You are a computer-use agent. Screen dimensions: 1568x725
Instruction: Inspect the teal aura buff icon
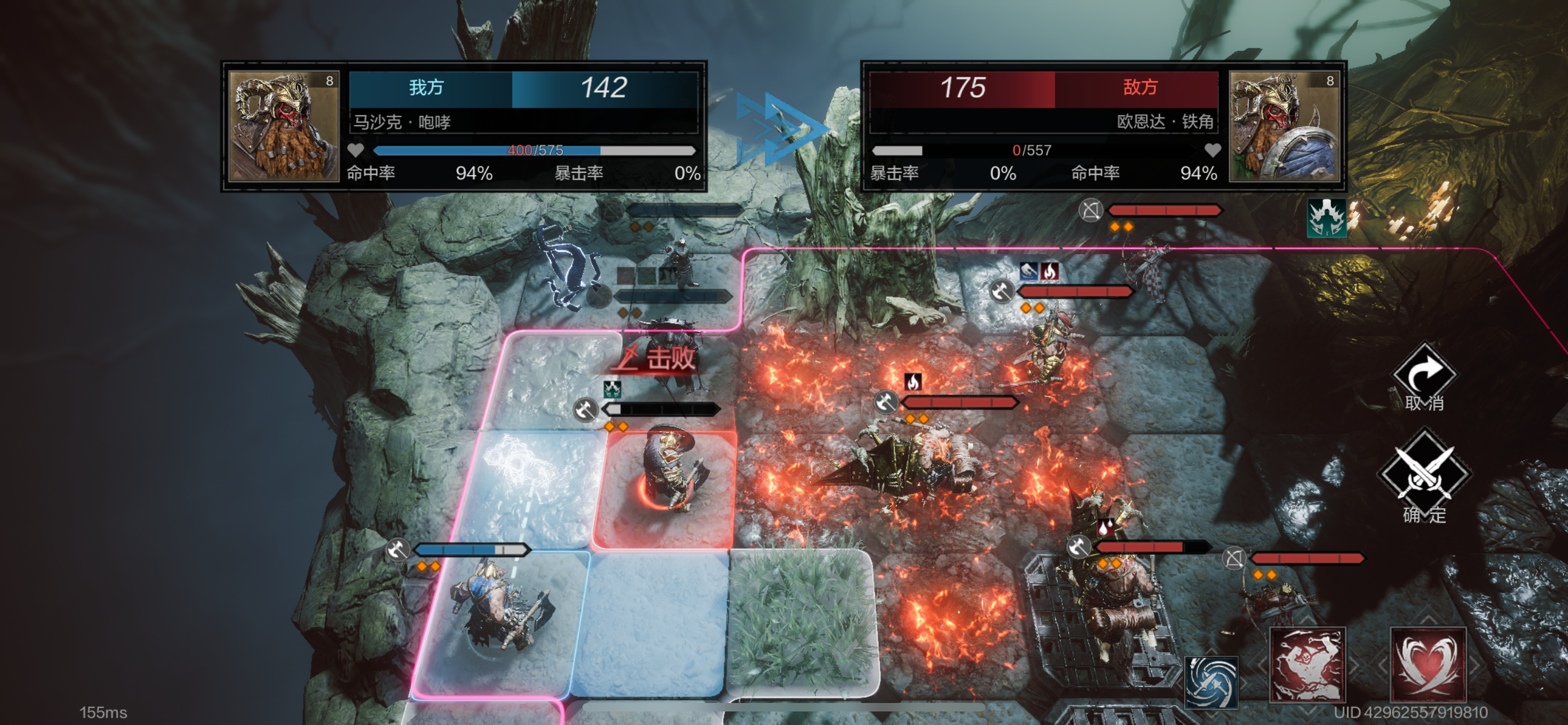point(1327,217)
